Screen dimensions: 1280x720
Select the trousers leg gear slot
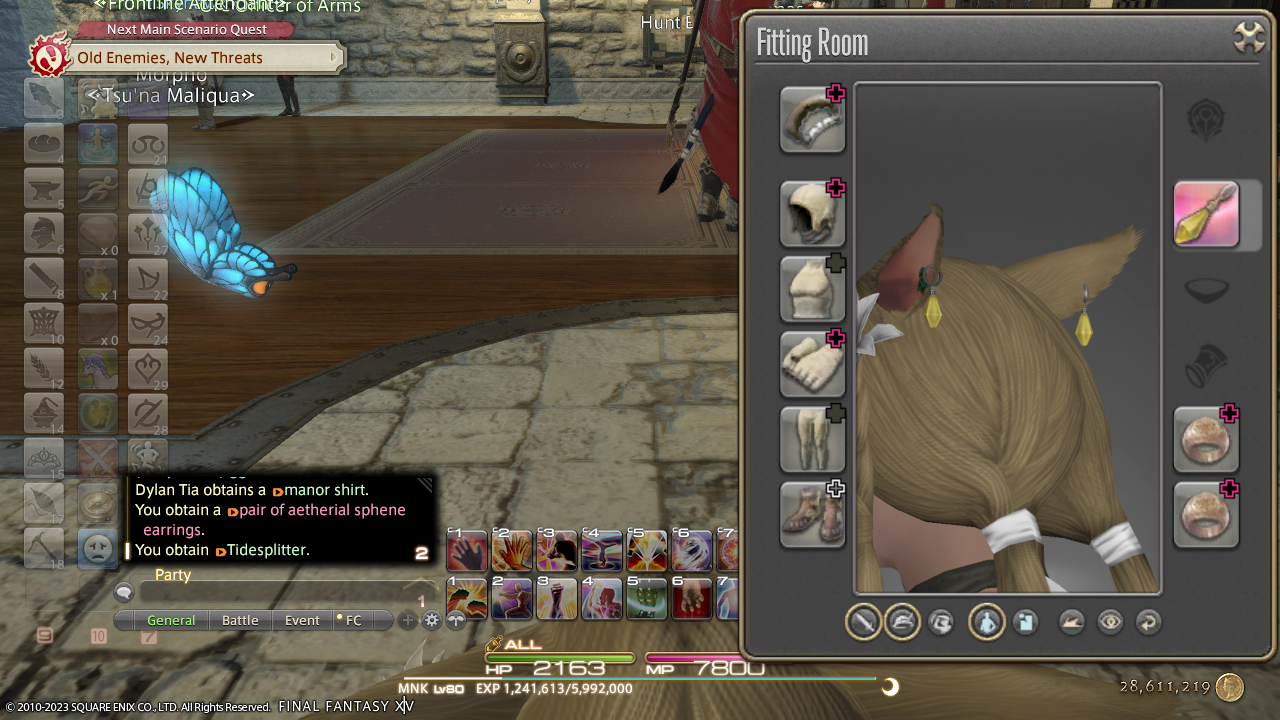tap(812, 439)
